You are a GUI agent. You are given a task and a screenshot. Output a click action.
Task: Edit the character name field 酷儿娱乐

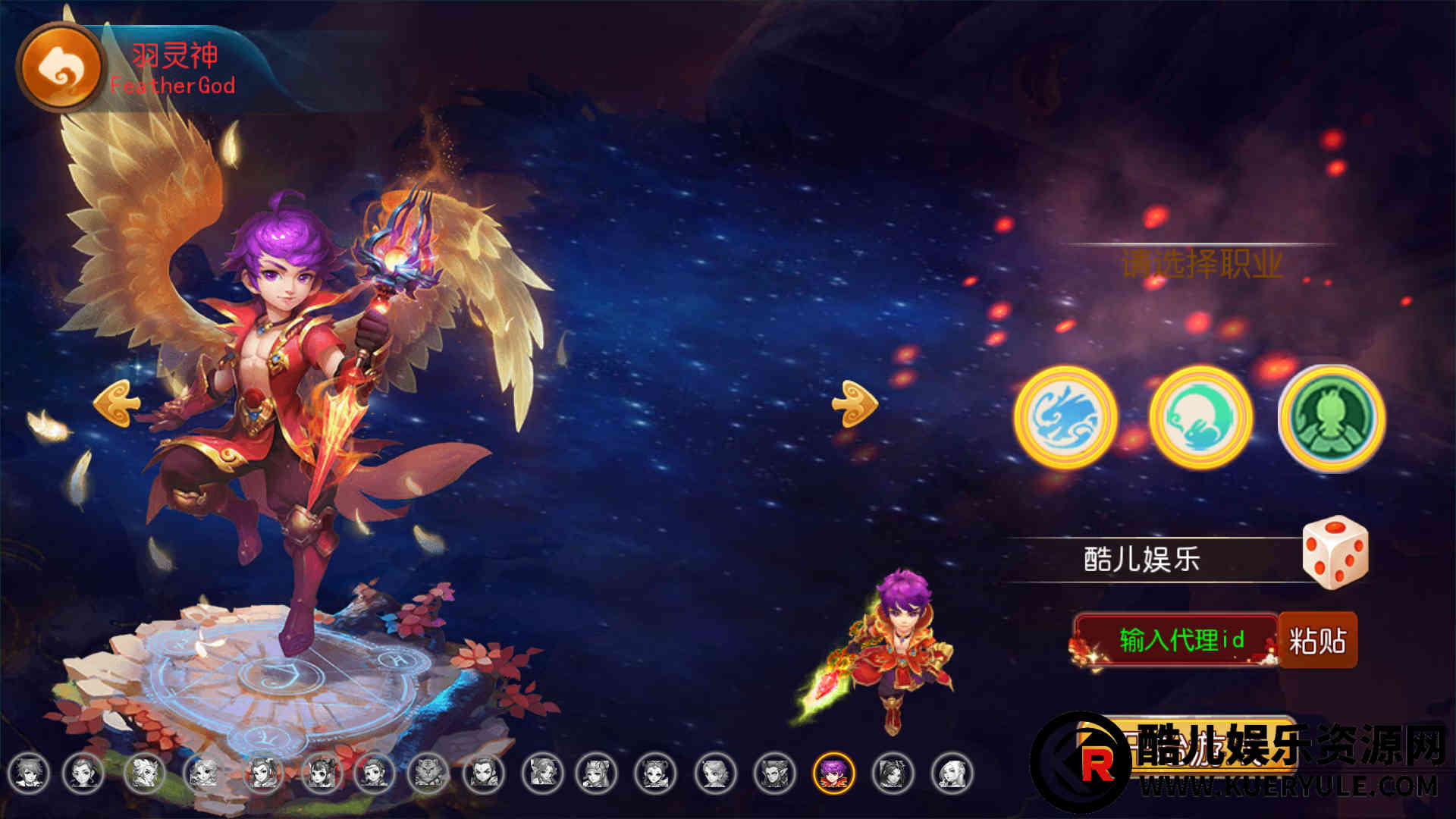tap(1142, 560)
